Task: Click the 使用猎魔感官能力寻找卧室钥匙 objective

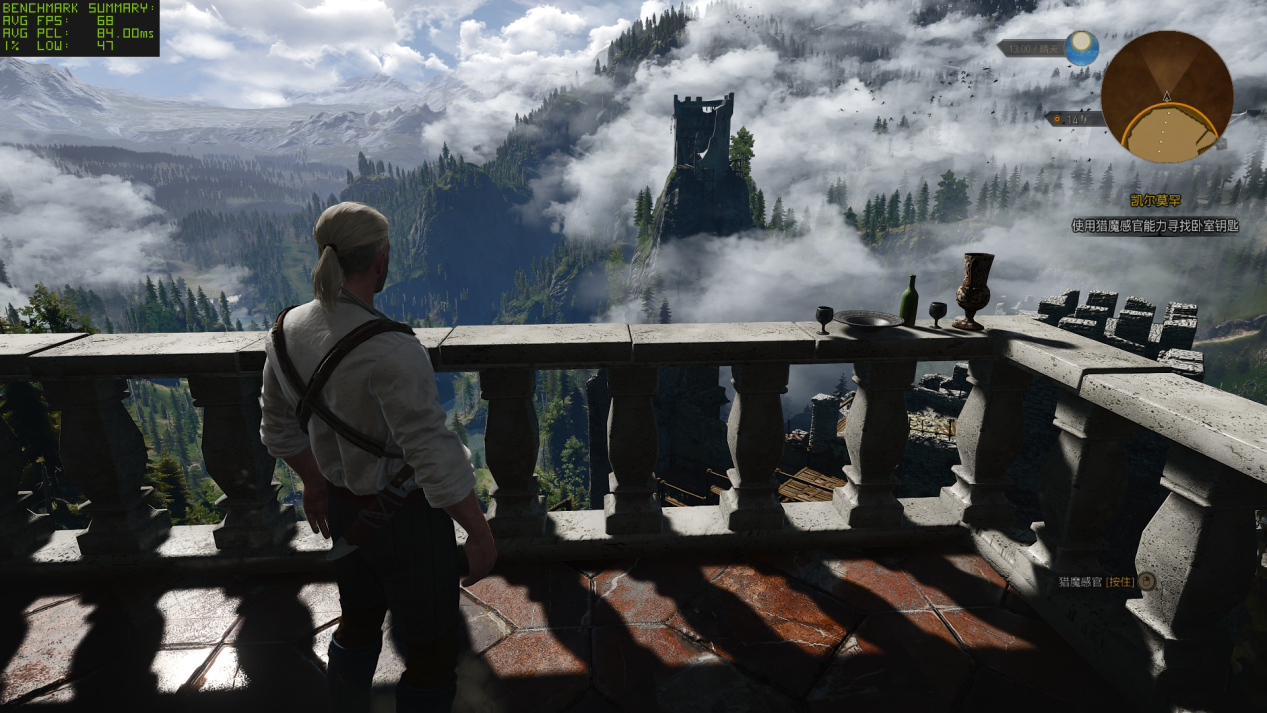Action: (x=1155, y=226)
